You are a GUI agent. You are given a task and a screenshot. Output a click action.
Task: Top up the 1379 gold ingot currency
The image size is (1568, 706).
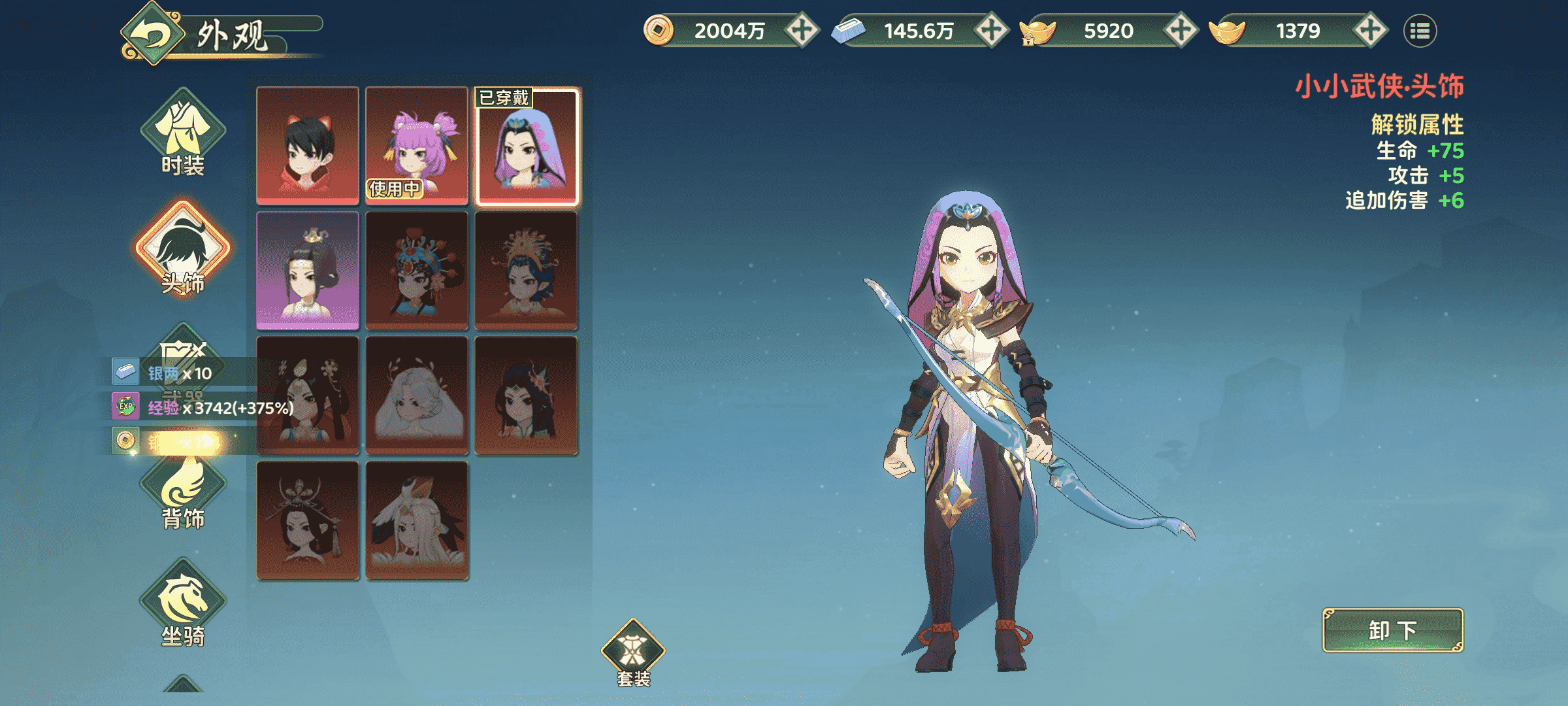[x=1370, y=30]
